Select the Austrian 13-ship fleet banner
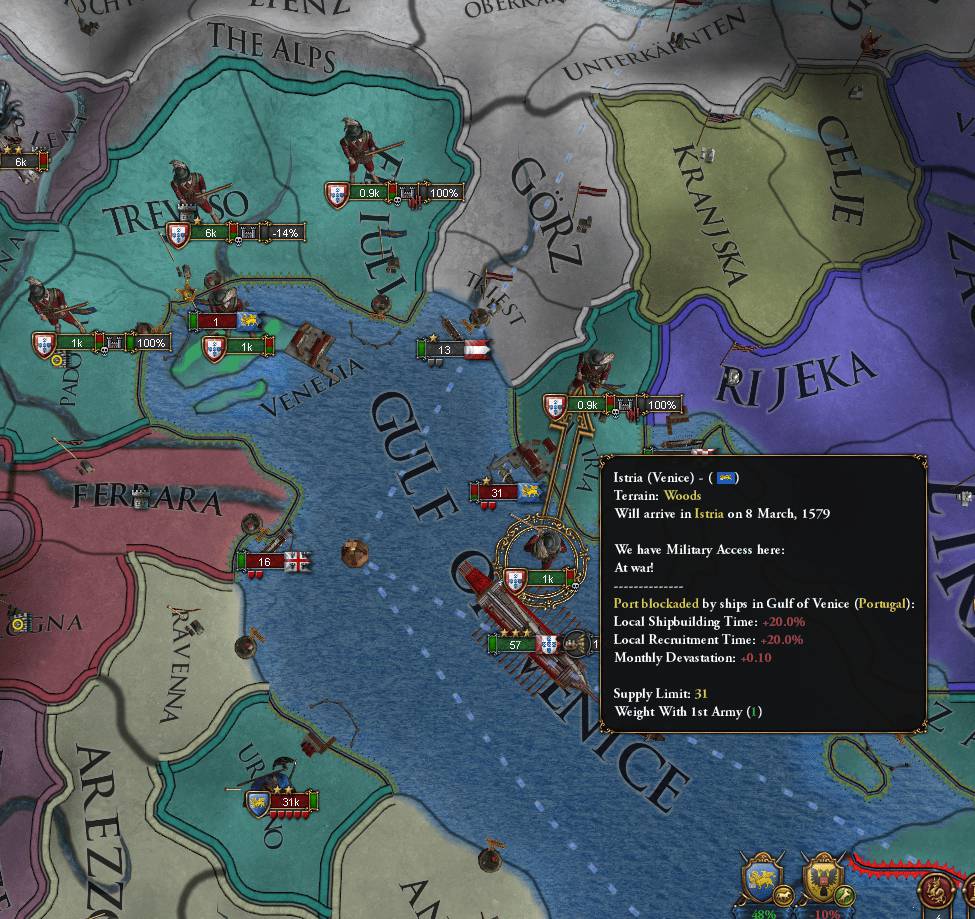 click(444, 349)
